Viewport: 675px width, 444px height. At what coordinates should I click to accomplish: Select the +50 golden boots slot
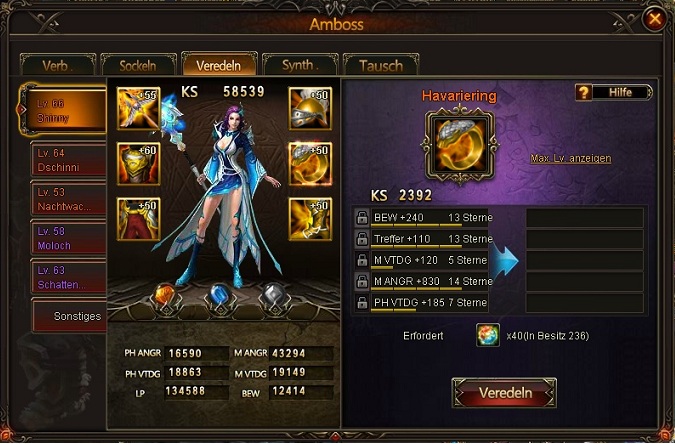[309, 218]
